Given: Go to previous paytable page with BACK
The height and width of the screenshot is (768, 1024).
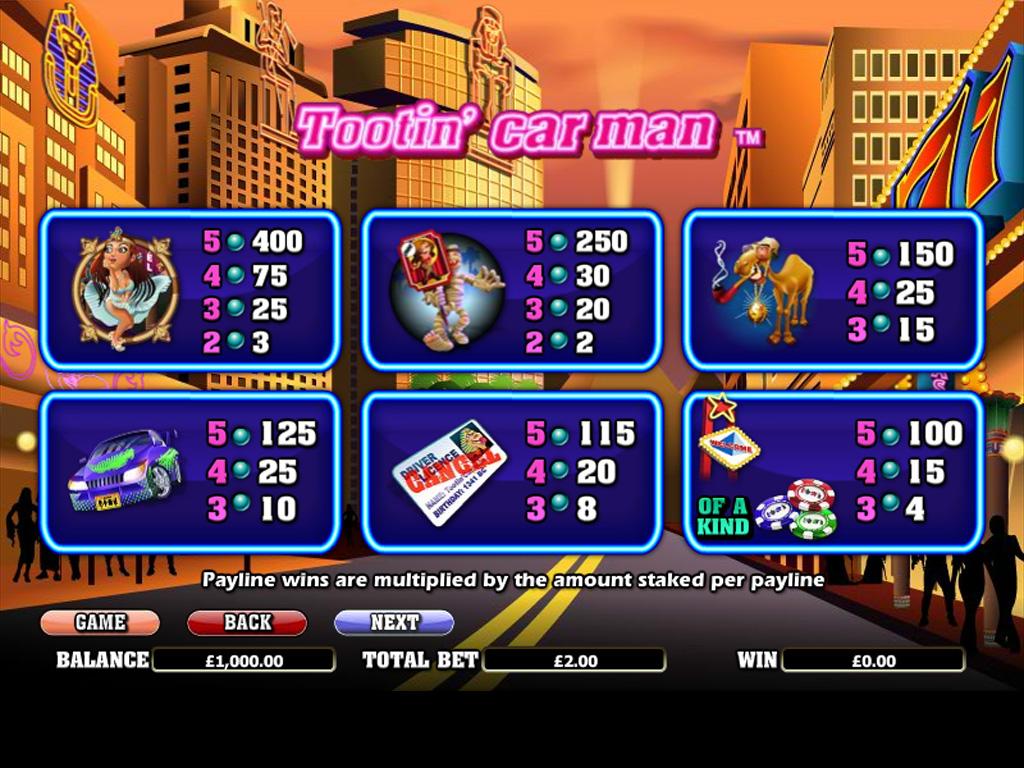Looking at the screenshot, I should [247, 622].
